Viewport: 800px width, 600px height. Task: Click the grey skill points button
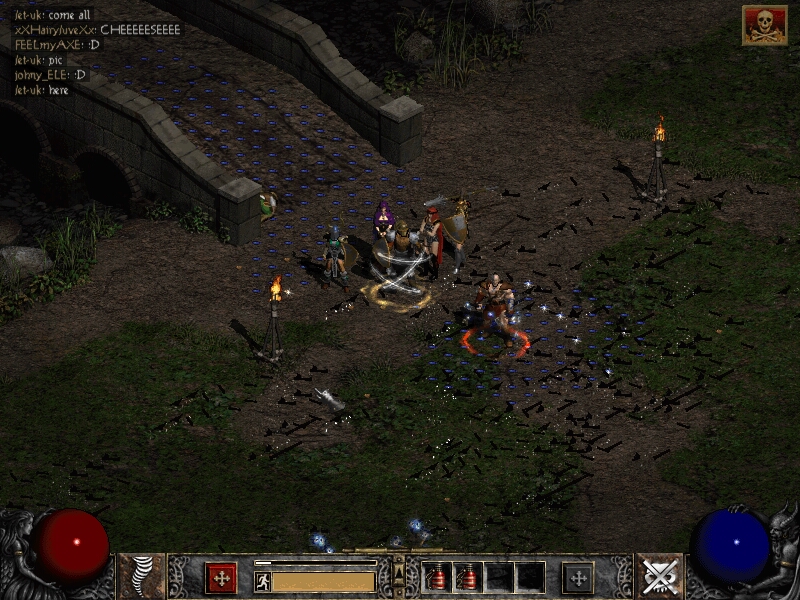[578, 578]
